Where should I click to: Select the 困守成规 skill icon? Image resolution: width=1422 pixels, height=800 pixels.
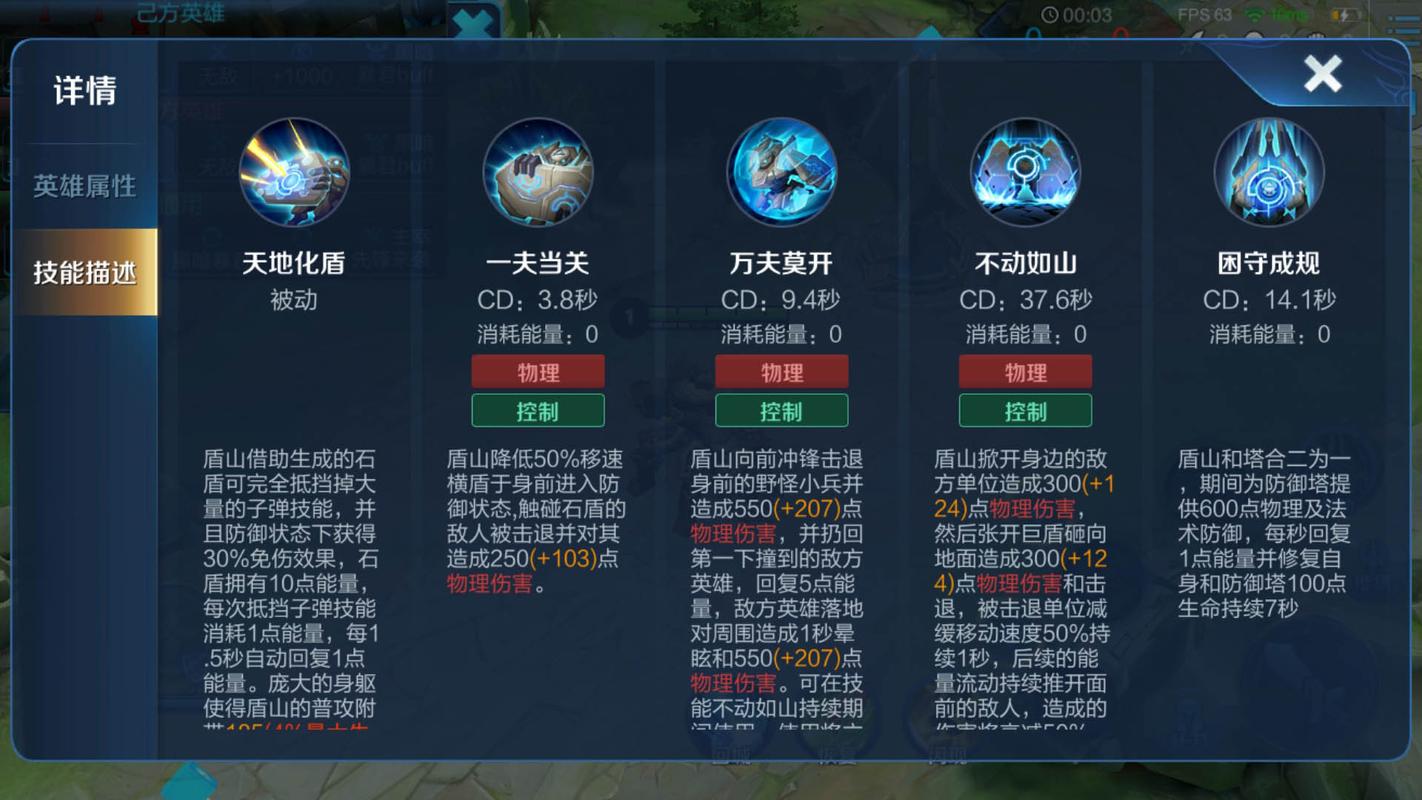click(1268, 172)
